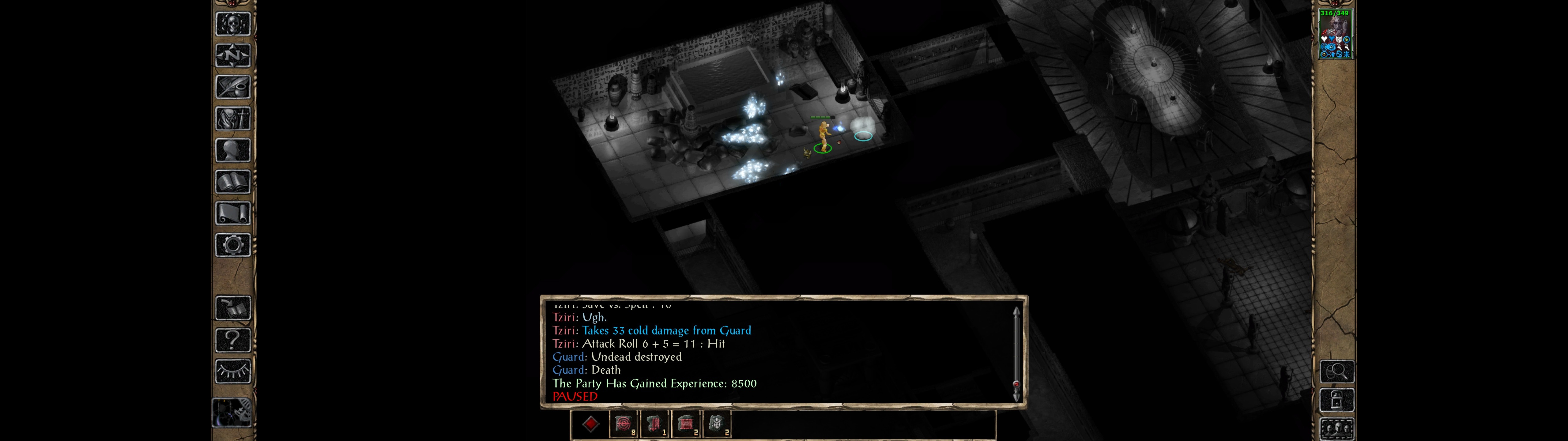Image resolution: width=1568 pixels, height=441 pixels.
Task: Open the options gear icon
Action: click(x=232, y=245)
